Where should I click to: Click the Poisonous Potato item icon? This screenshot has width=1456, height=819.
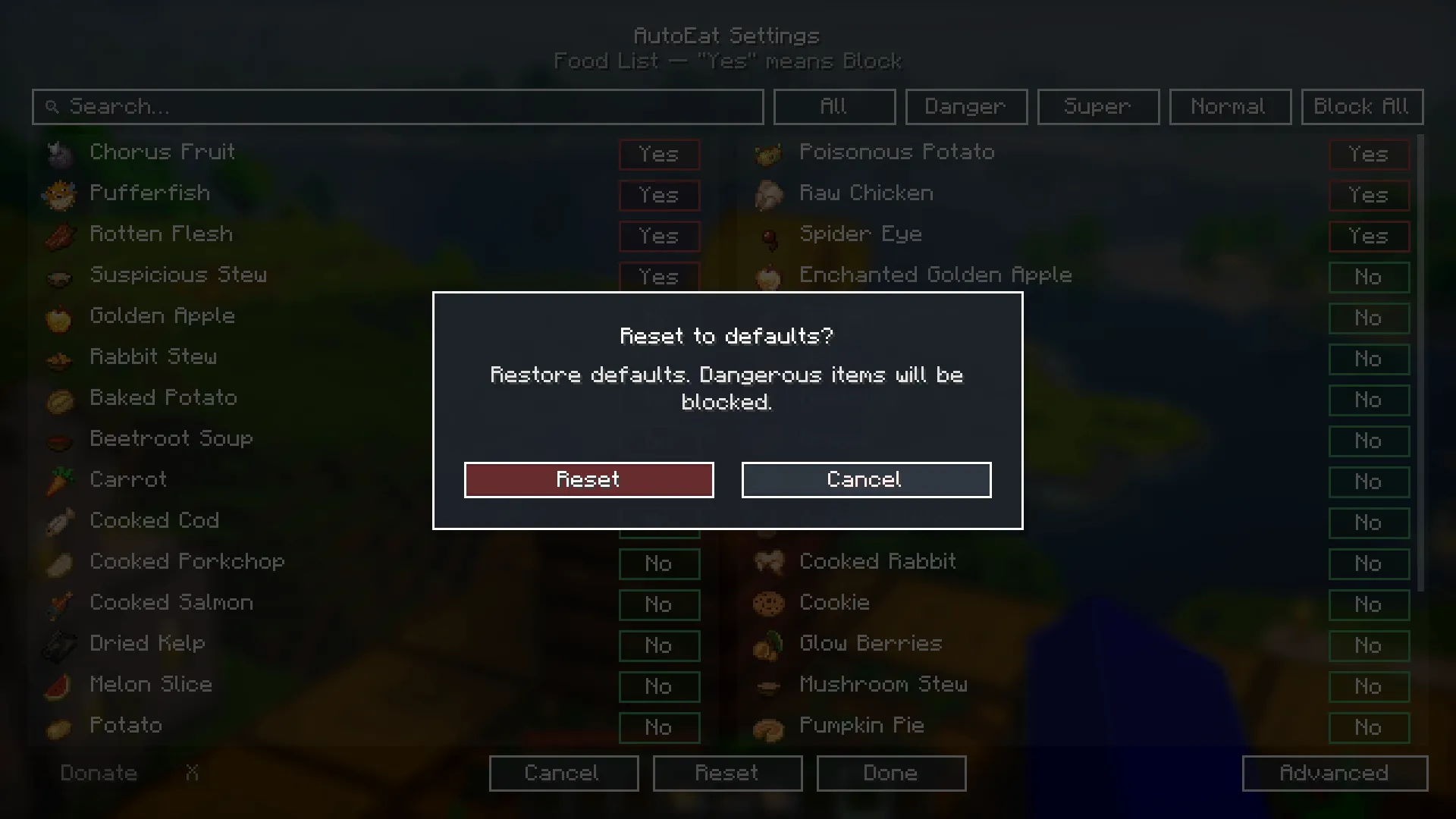(x=770, y=154)
